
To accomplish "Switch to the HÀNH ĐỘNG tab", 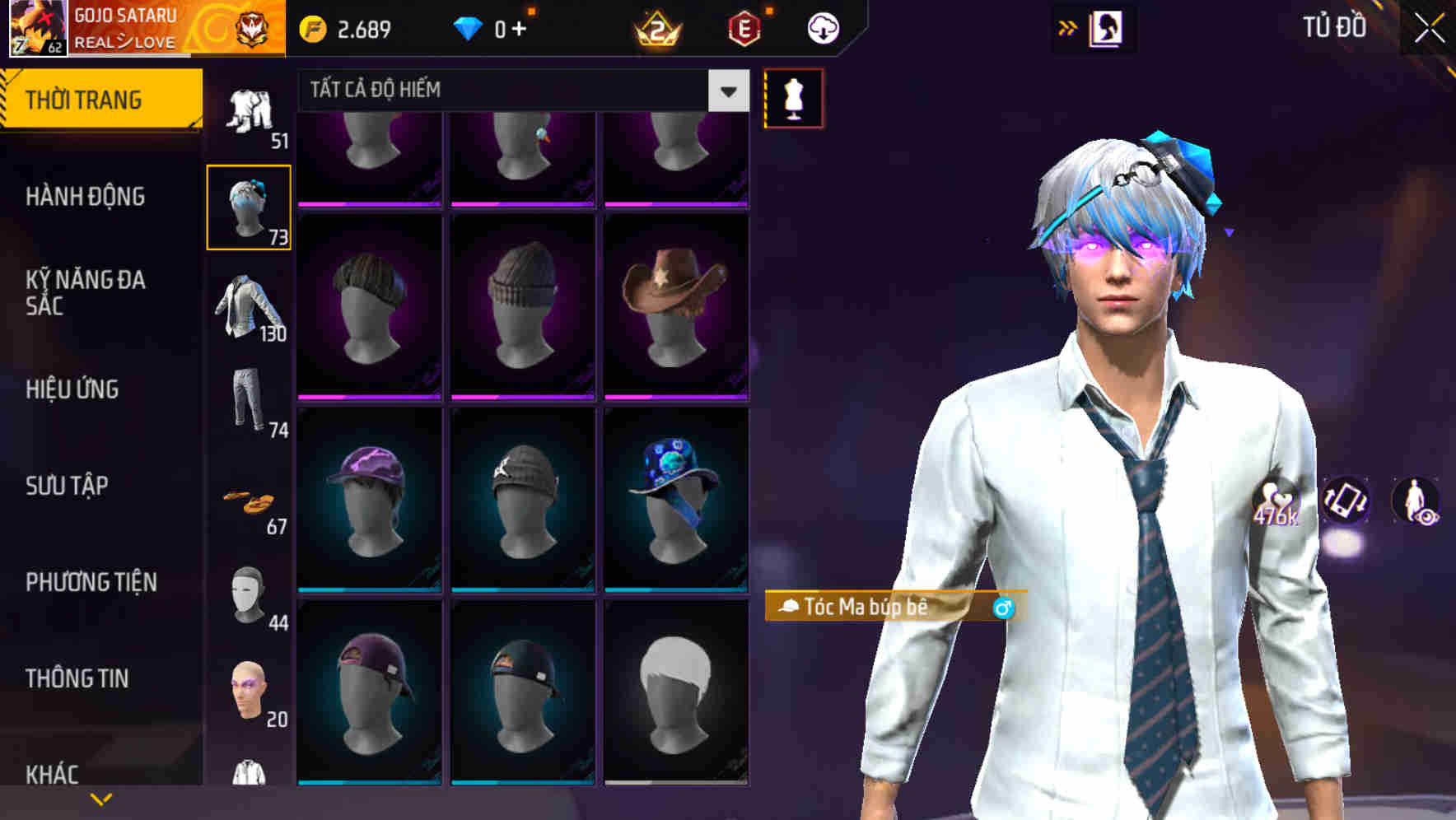I will [x=86, y=197].
